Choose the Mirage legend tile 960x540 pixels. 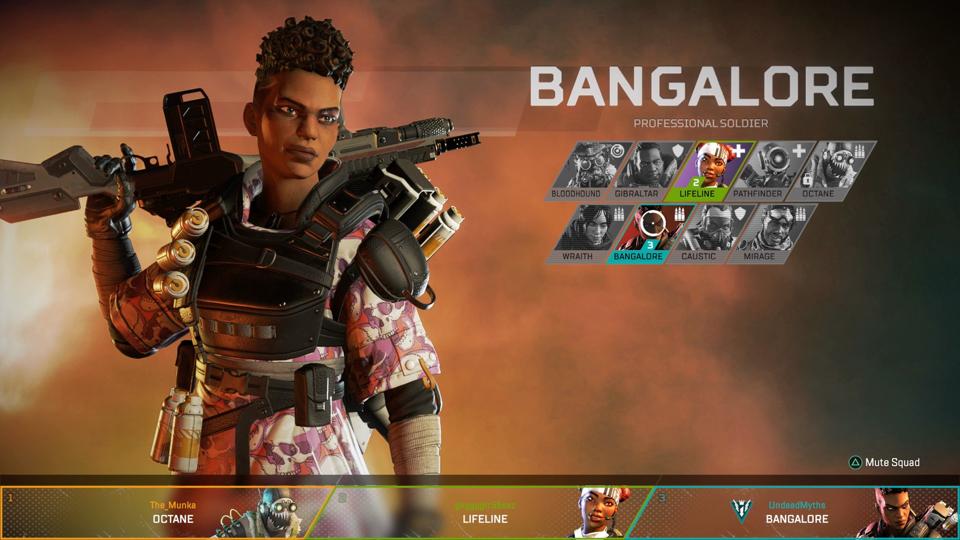point(758,232)
